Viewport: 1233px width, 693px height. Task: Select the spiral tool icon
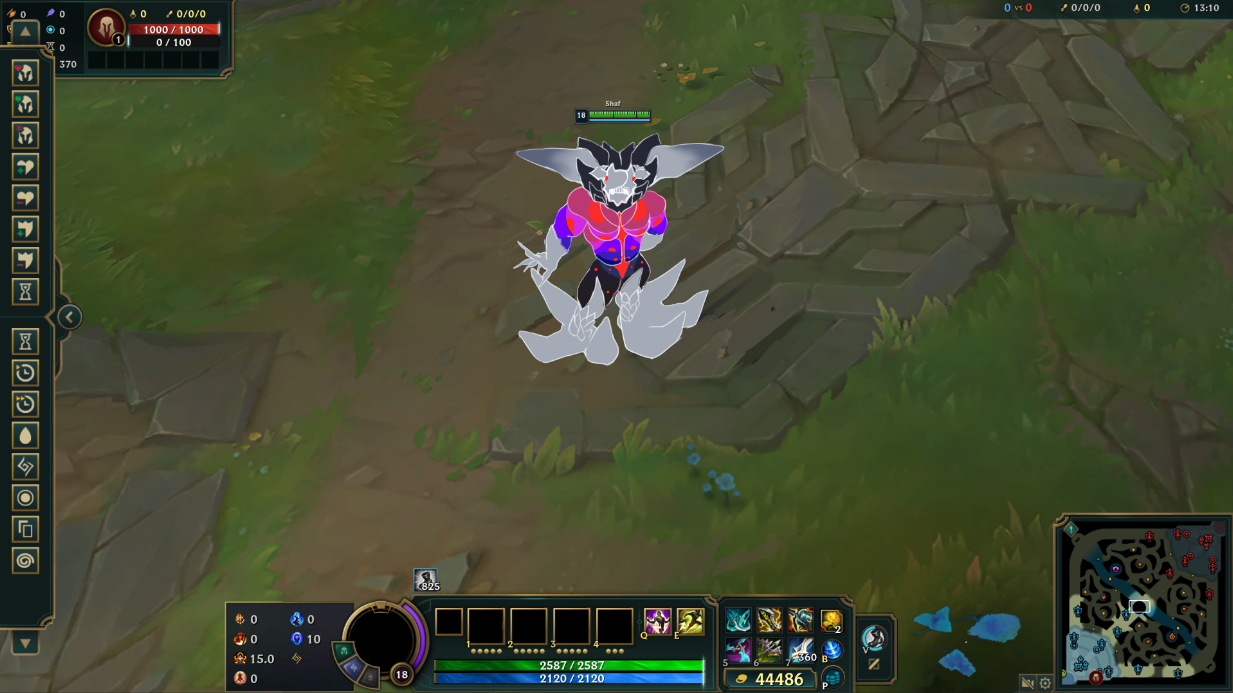(25, 560)
